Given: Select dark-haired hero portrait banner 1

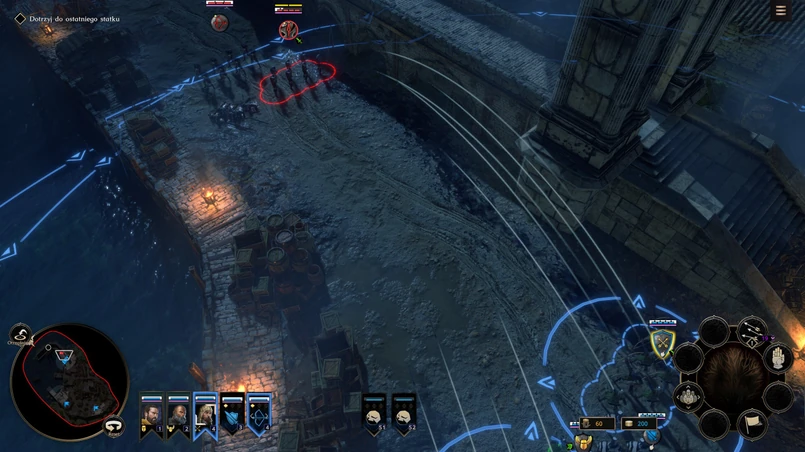Looking at the screenshot, I should tap(151, 414).
